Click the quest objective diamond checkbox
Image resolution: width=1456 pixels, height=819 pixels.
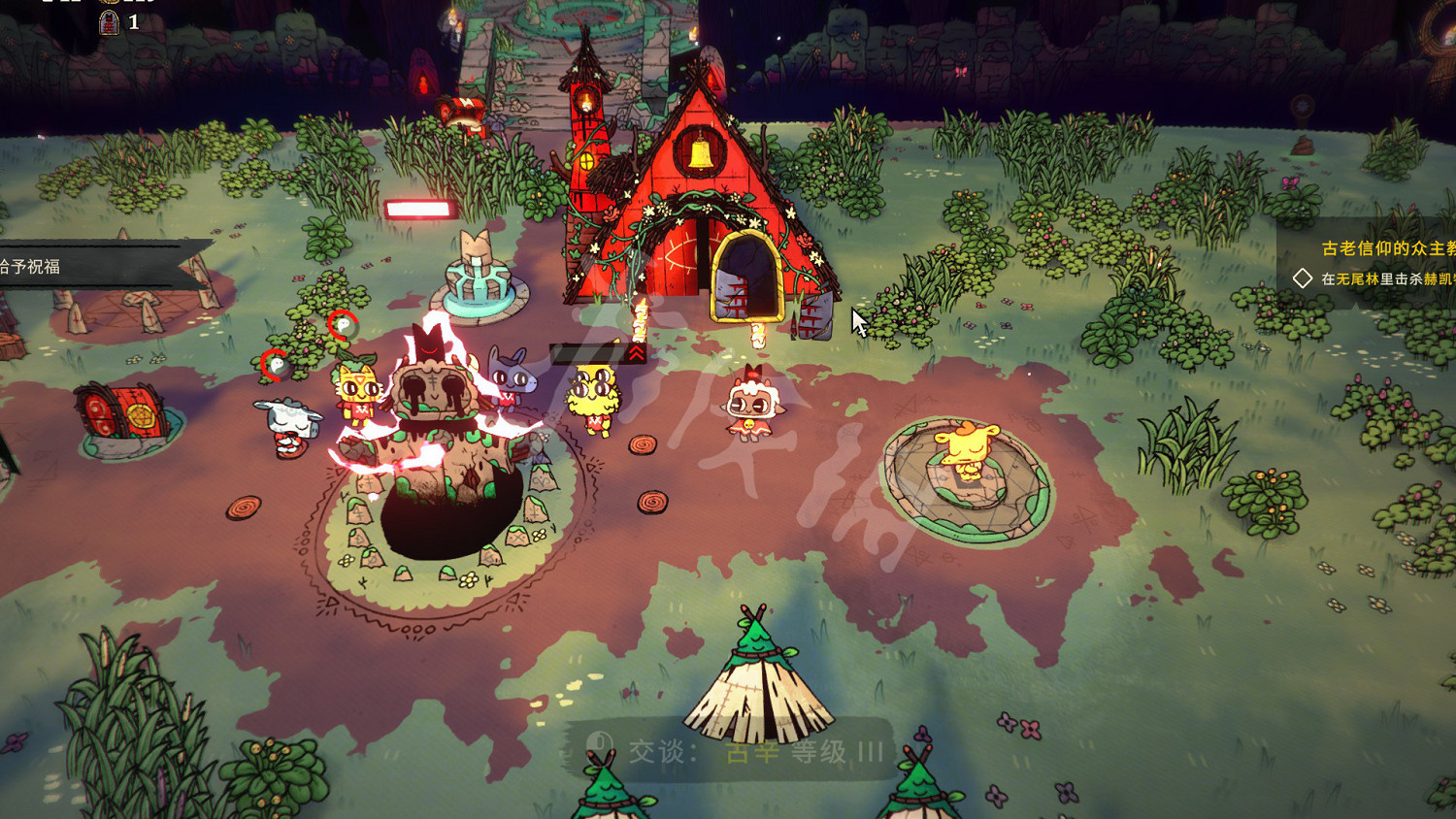(1303, 278)
